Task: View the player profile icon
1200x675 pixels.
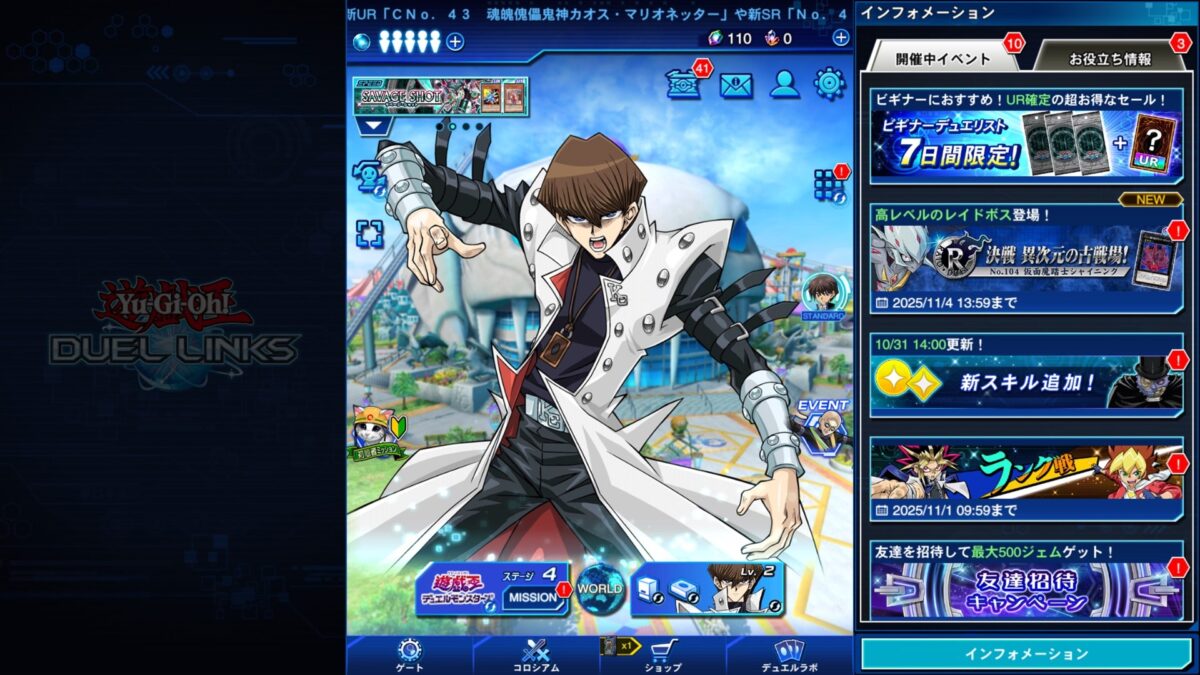Action: (784, 85)
